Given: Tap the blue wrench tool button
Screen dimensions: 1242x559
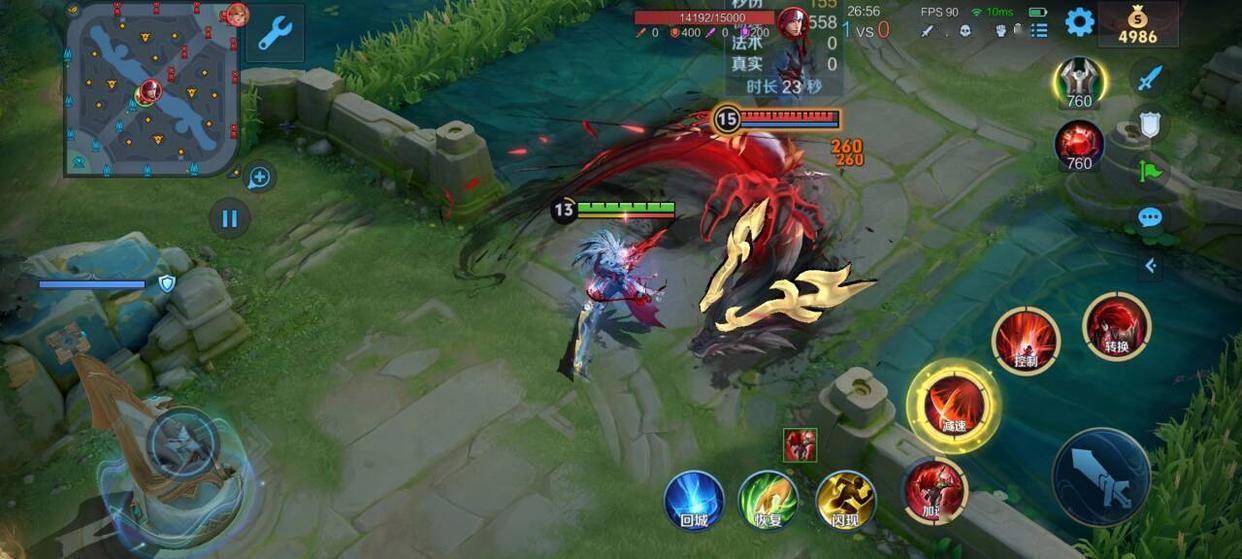Looking at the screenshot, I should click(275, 34).
